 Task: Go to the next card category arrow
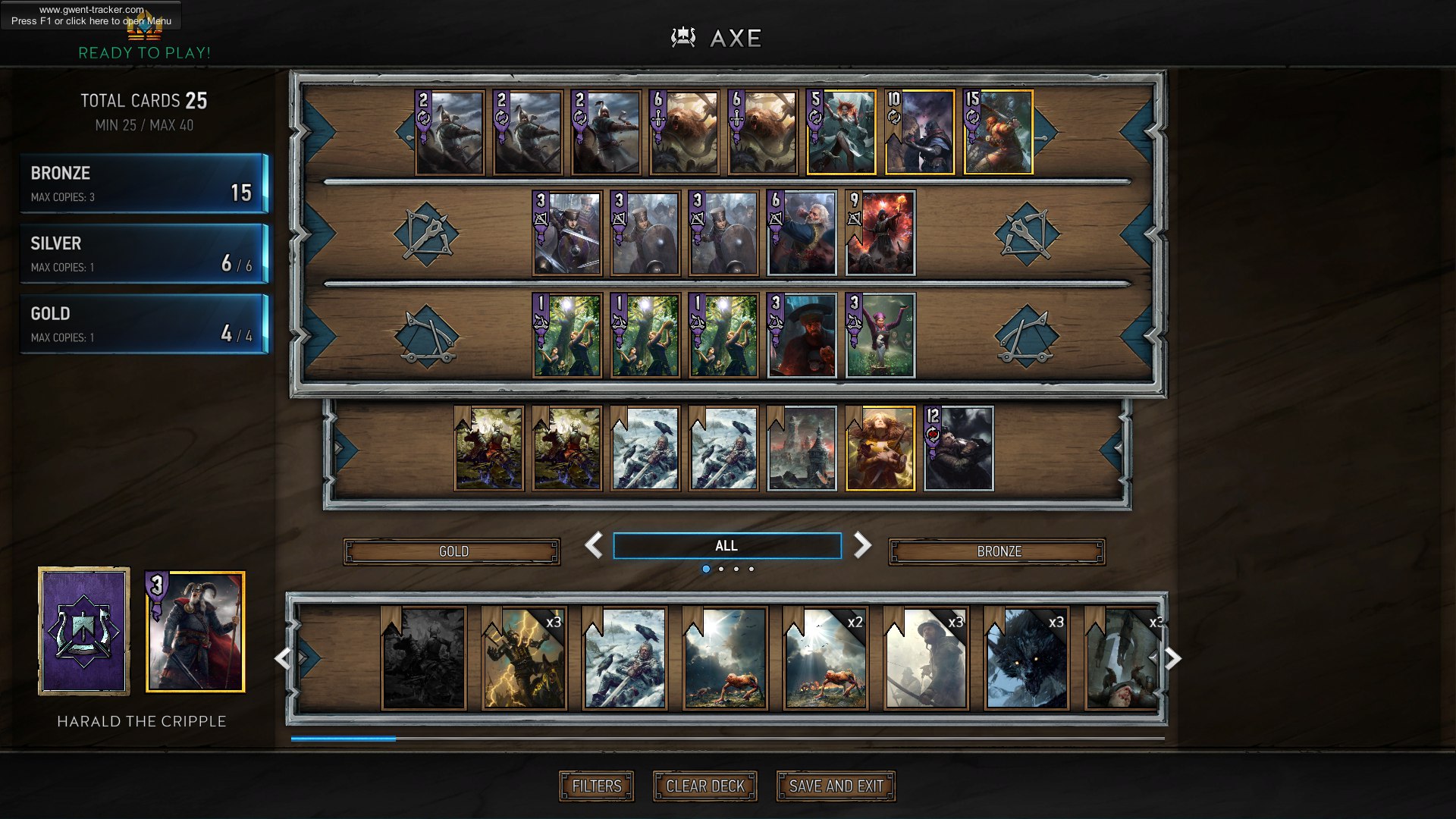point(862,545)
